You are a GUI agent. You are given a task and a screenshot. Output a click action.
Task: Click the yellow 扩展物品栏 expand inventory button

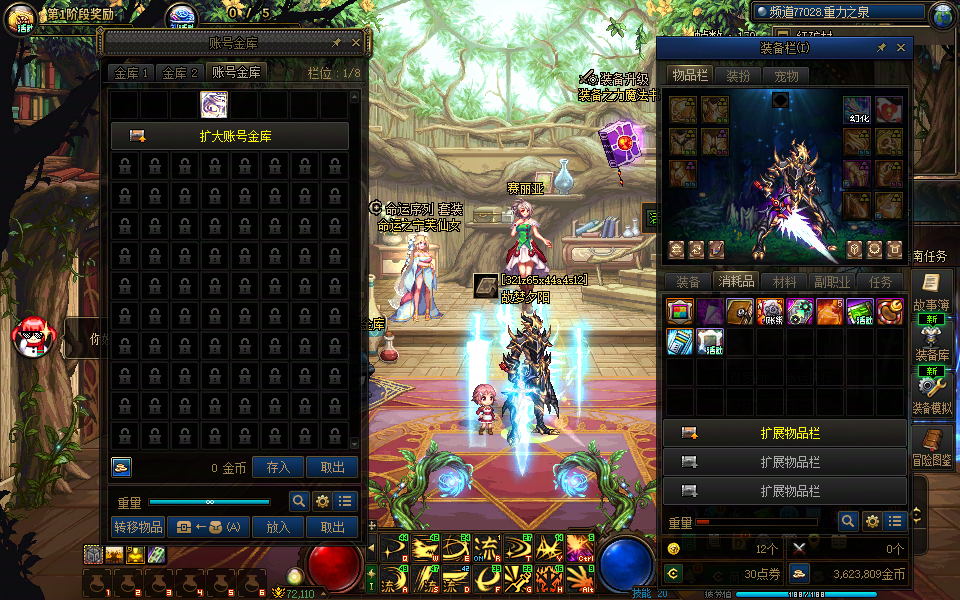(x=785, y=434)
